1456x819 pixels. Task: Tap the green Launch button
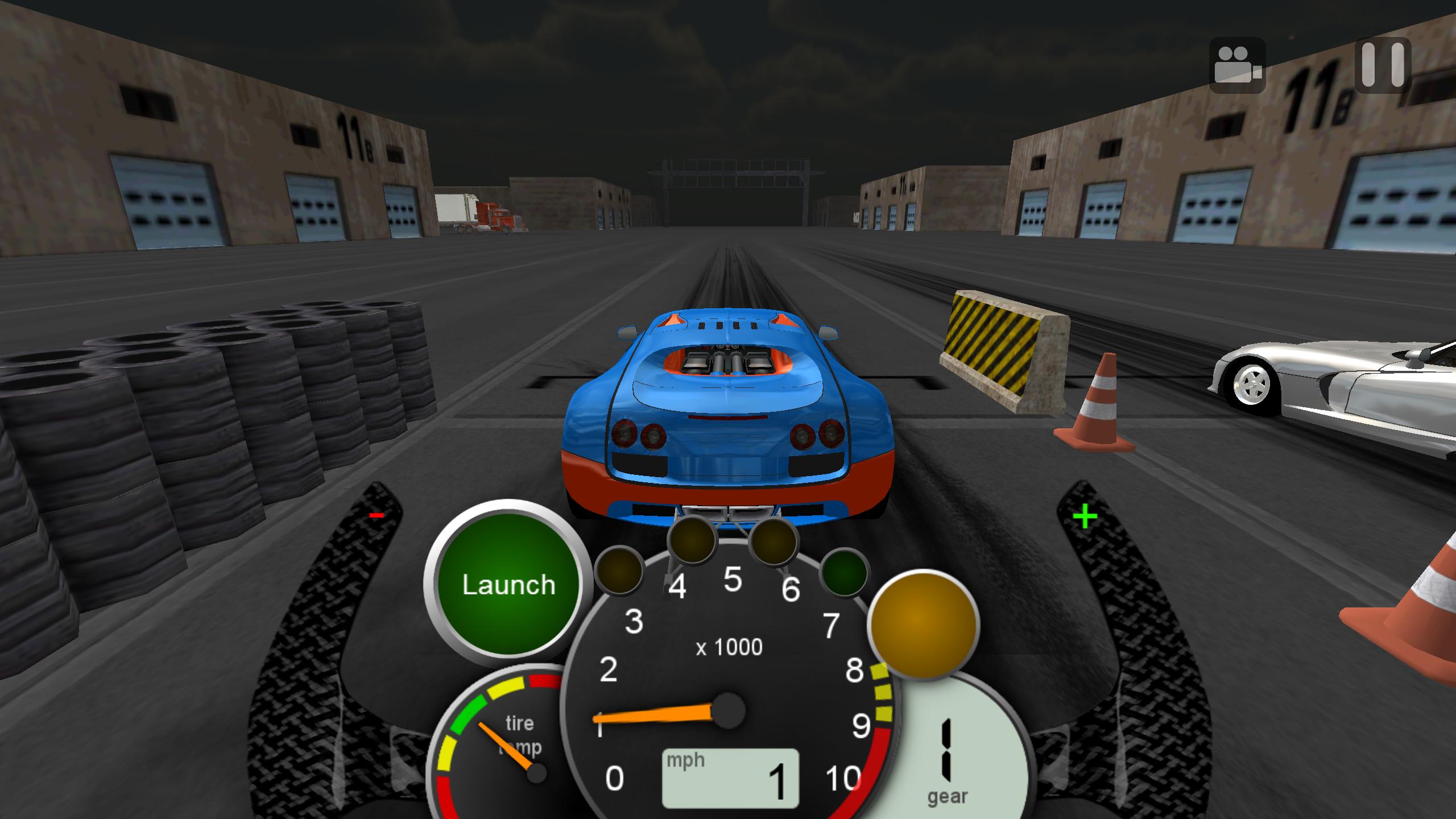(508, 585)
